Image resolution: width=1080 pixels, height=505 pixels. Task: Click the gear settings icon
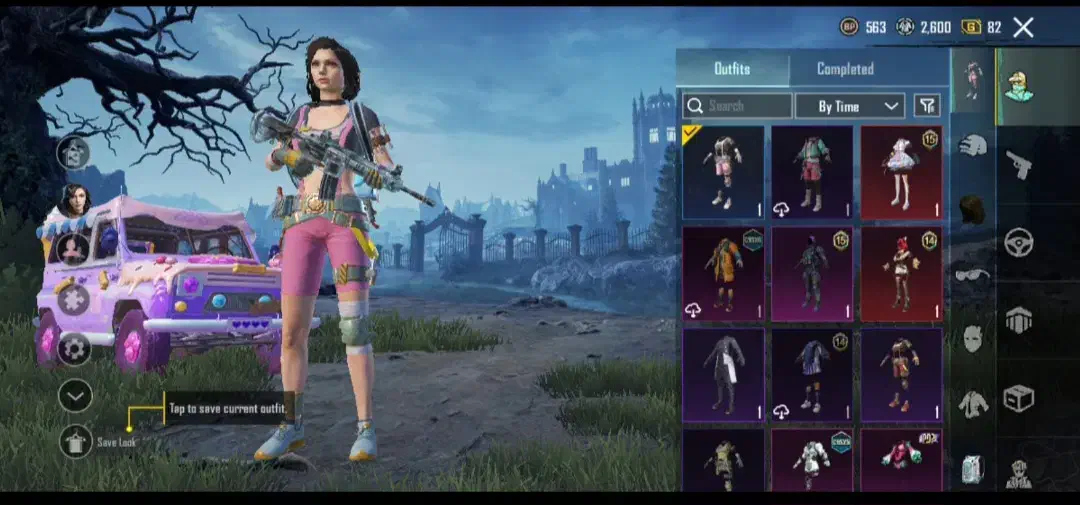point(75,349)
